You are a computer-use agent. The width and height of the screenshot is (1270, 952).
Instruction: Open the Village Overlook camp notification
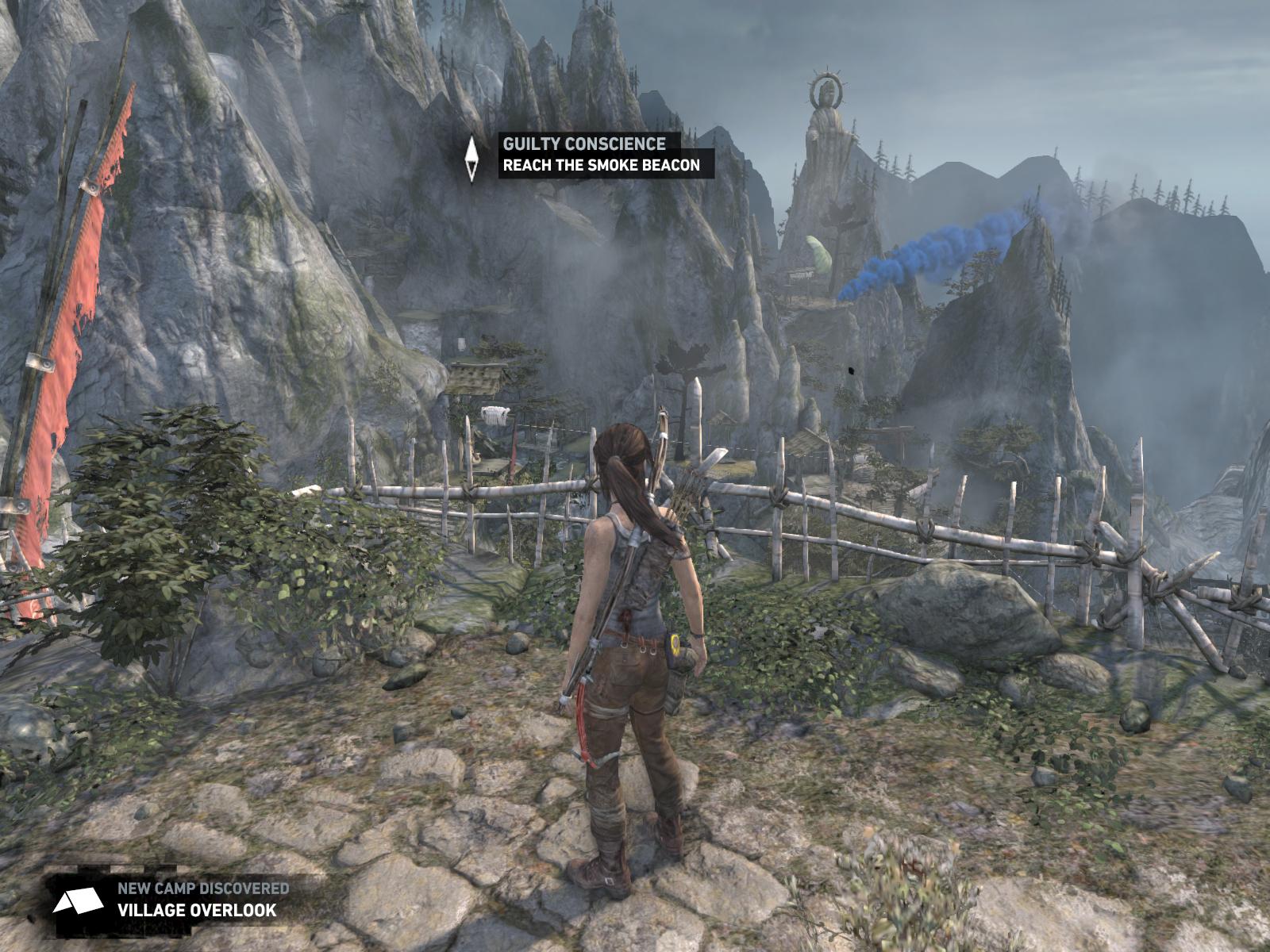198,909
